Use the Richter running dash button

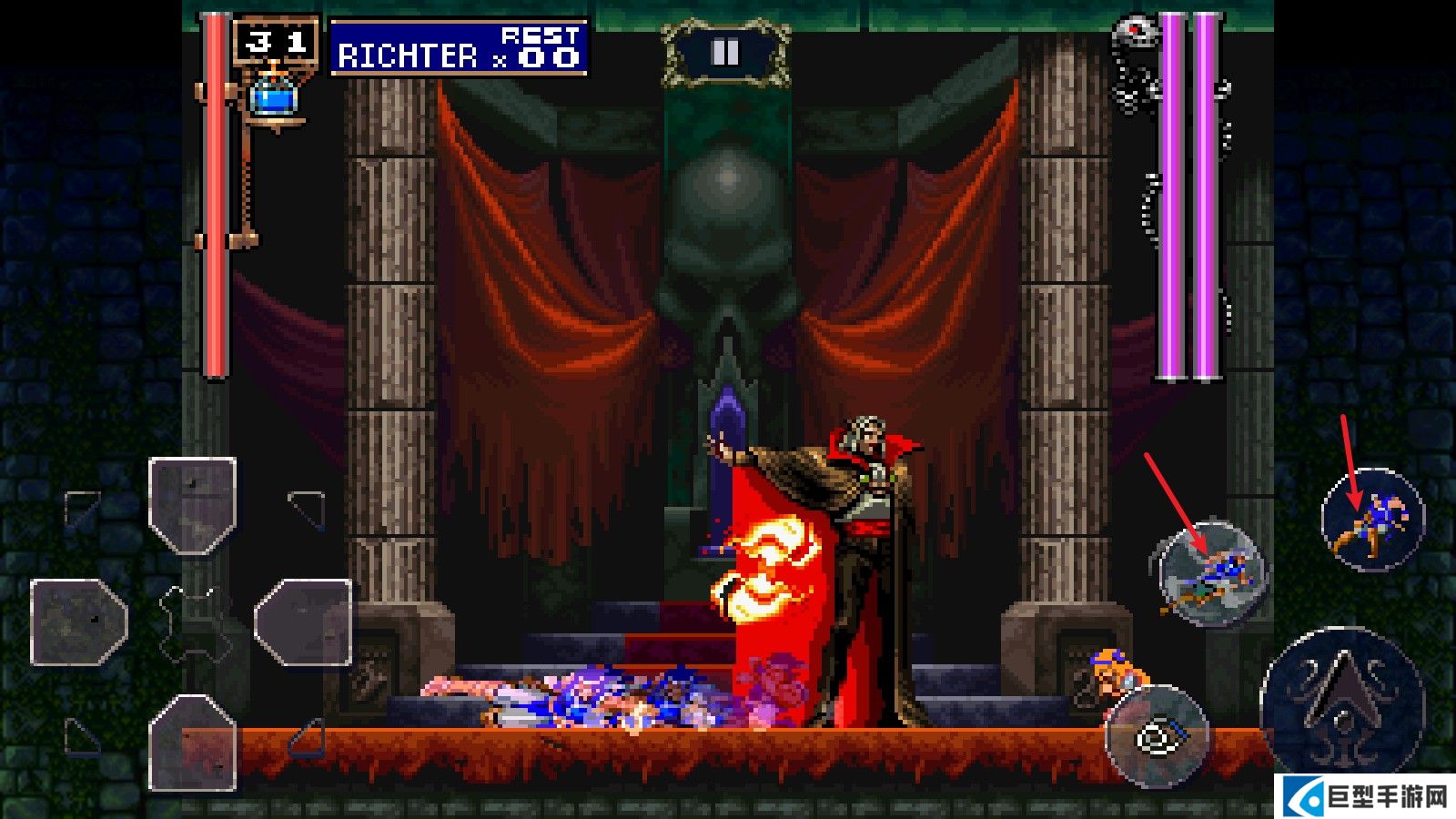pos(1372,520)
